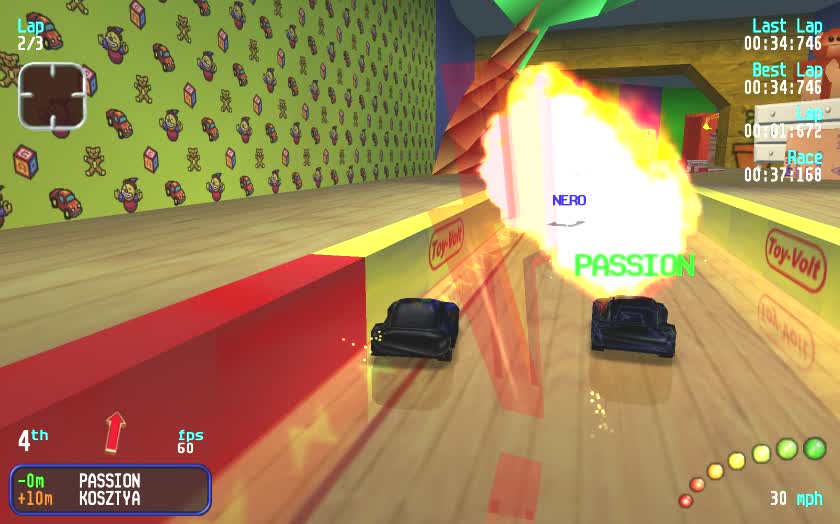The height and width of the screenshot is (524, 840).
Task: Select the KOSZTYA row in gap list
Action: (109, 498)
